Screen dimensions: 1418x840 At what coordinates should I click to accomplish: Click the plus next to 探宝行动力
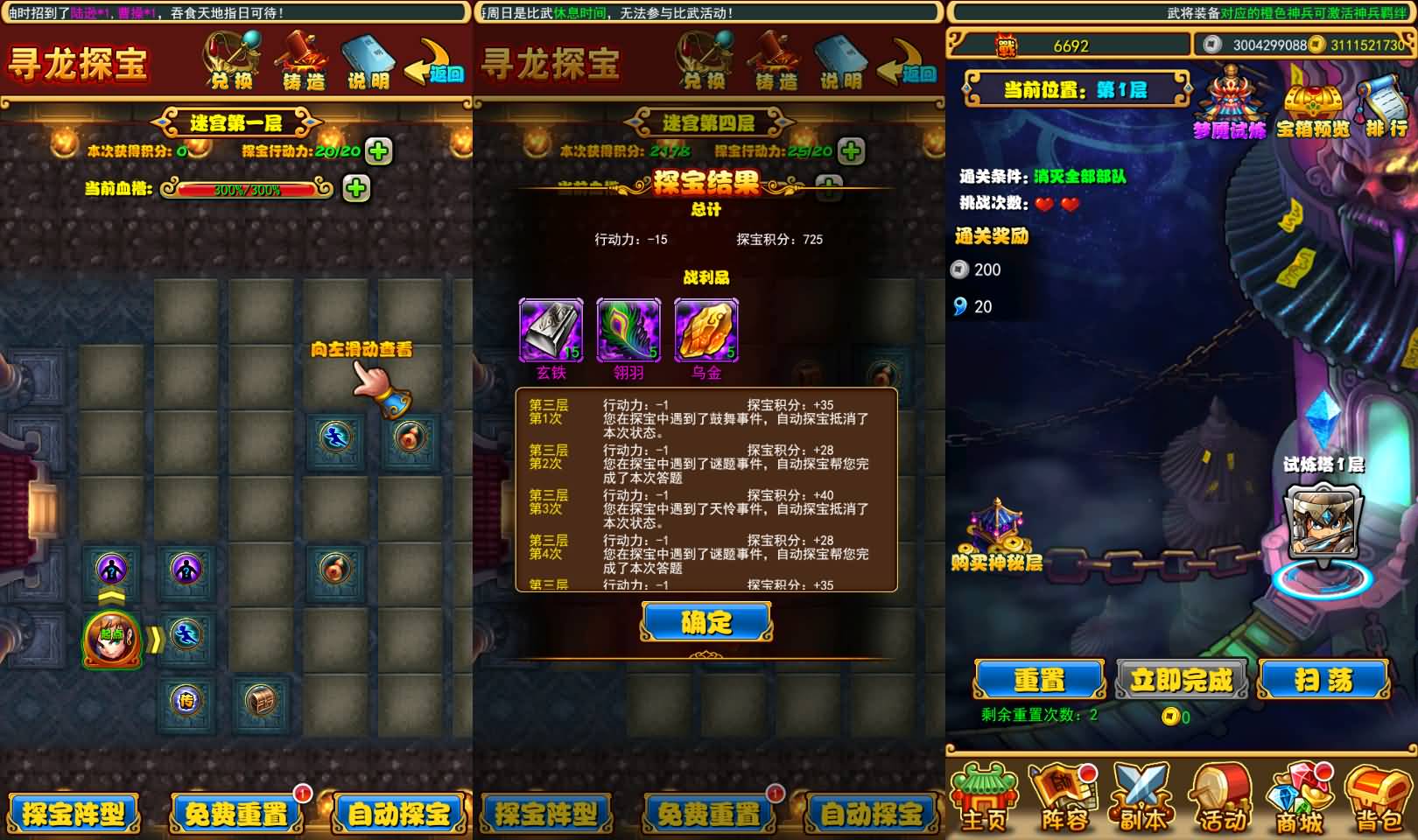pos(376,150)
